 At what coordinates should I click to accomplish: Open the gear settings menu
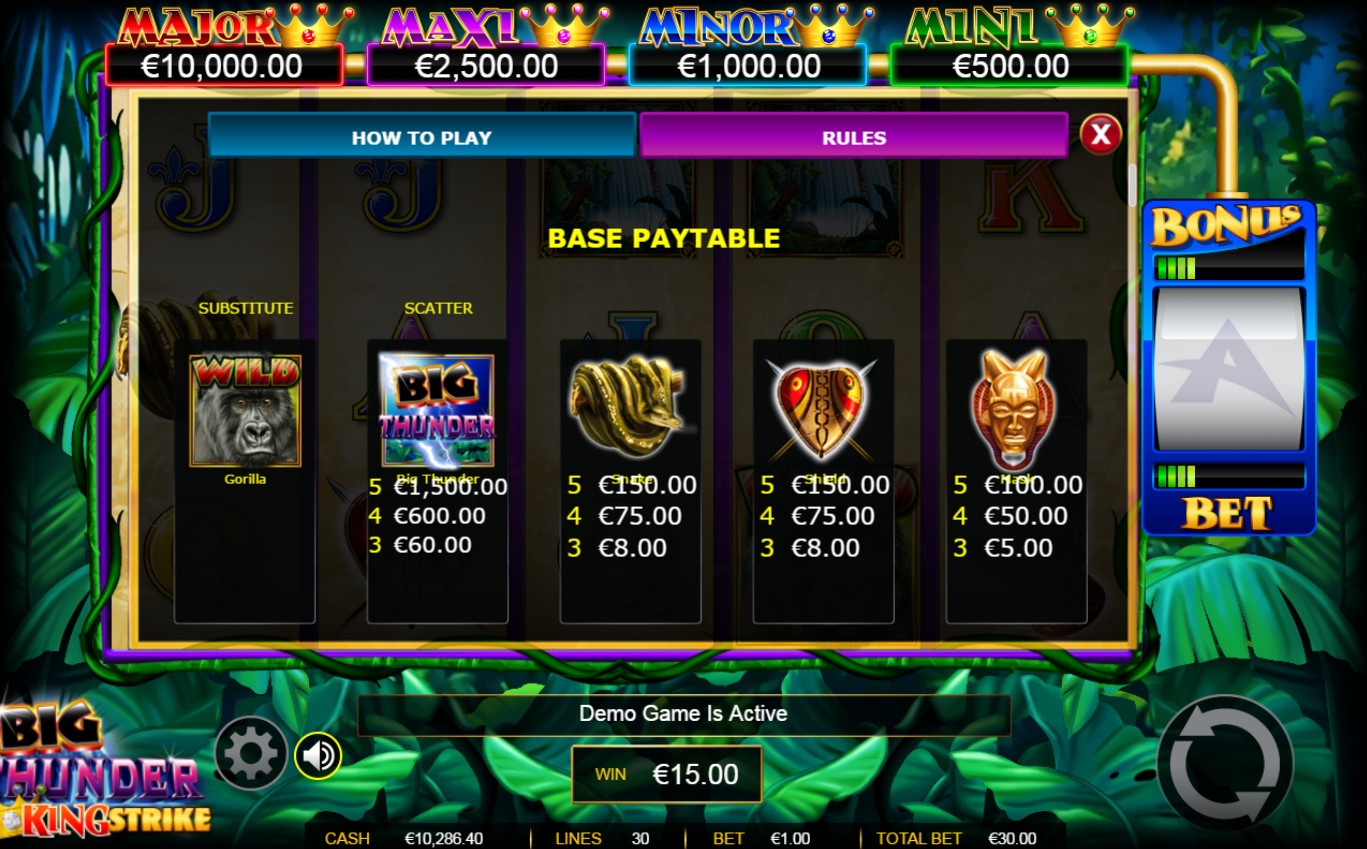click(250, 755)
